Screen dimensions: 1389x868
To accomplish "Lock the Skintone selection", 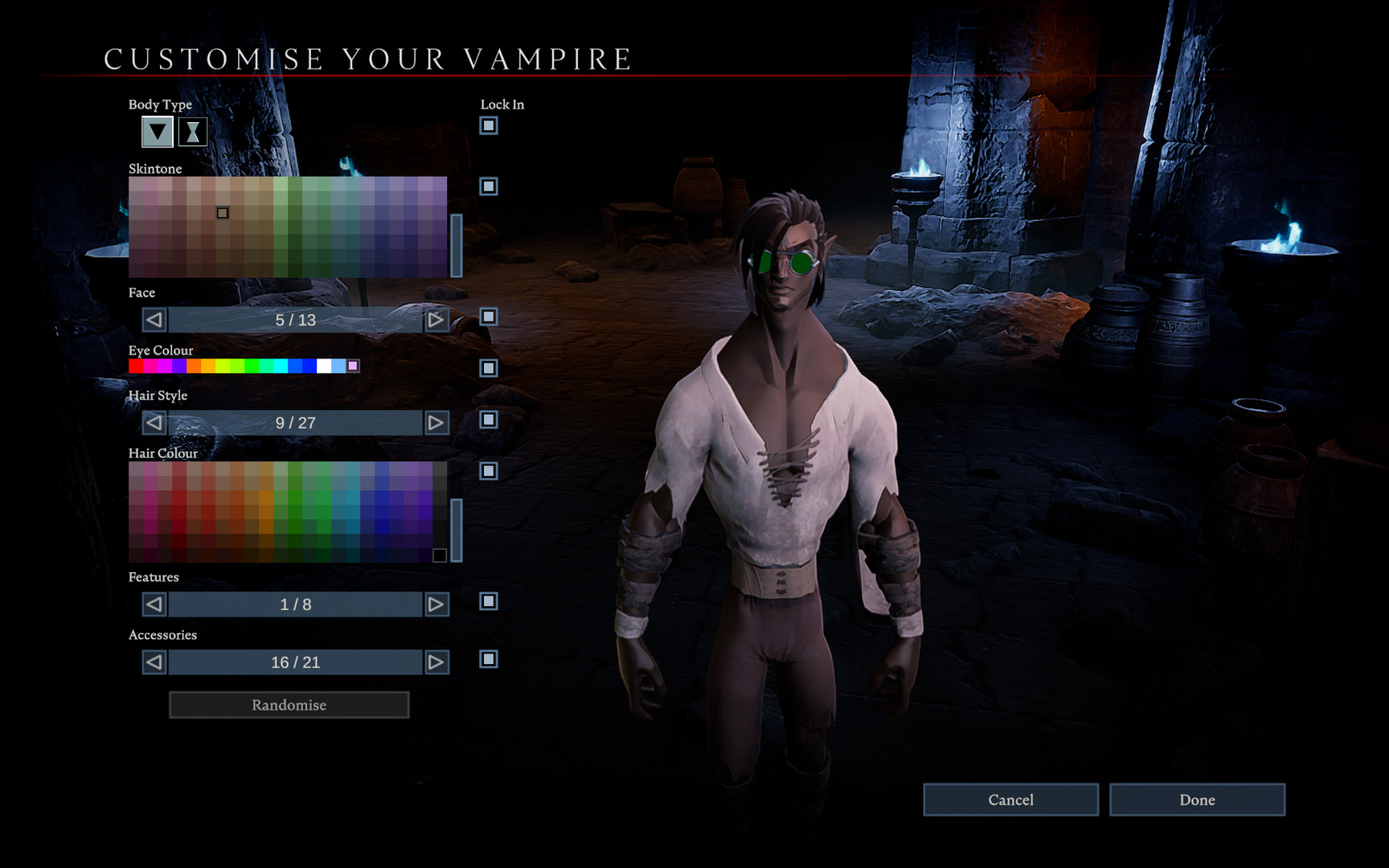I will 488,187.
